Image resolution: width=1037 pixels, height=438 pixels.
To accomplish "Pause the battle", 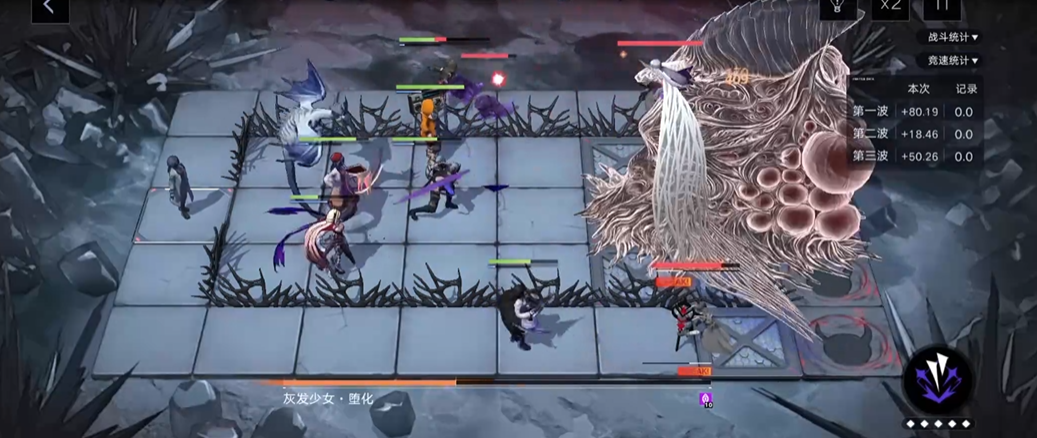I will tap(941, 8).
